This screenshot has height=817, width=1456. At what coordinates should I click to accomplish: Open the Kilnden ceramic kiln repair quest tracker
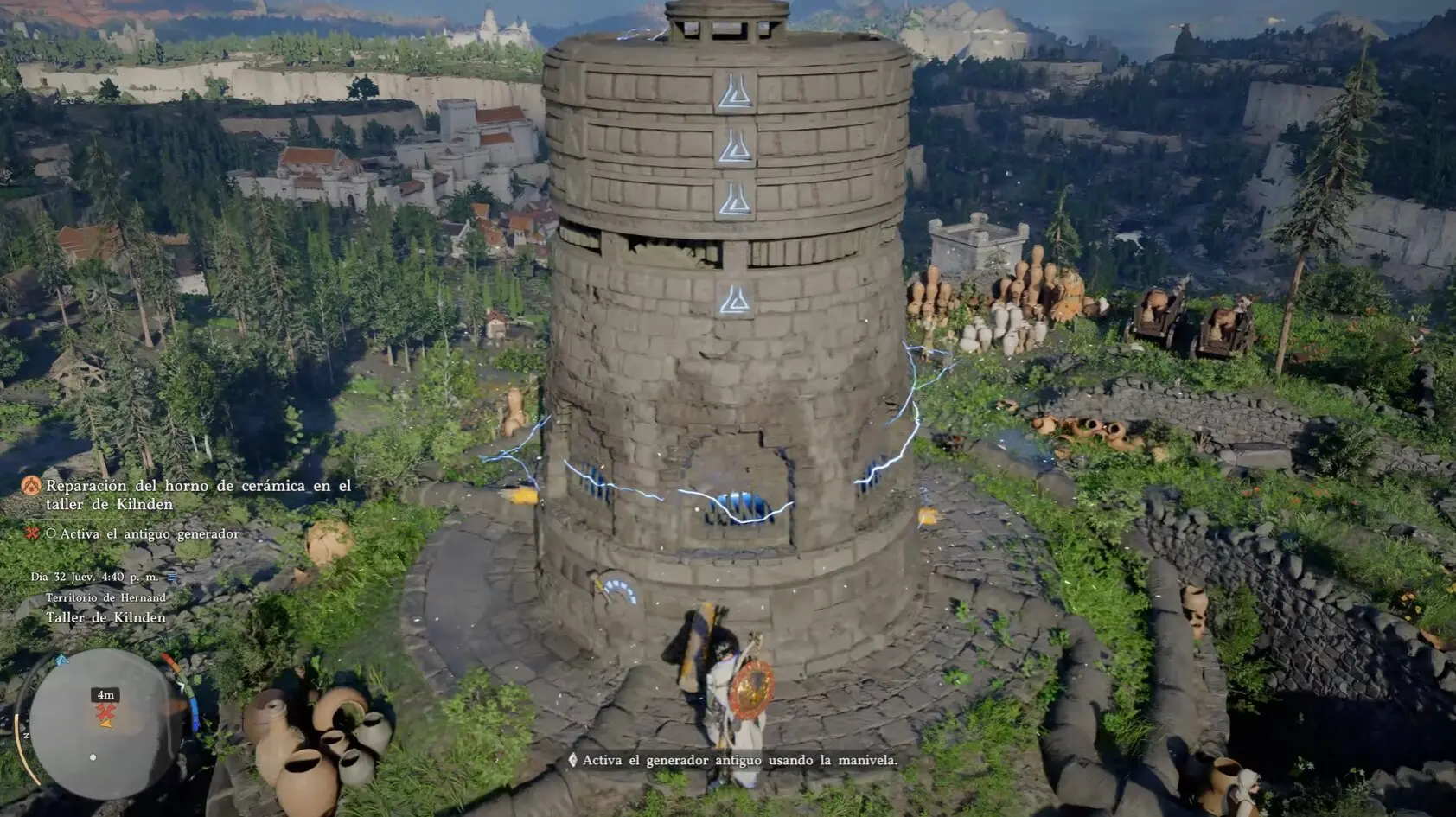[198, 495]
